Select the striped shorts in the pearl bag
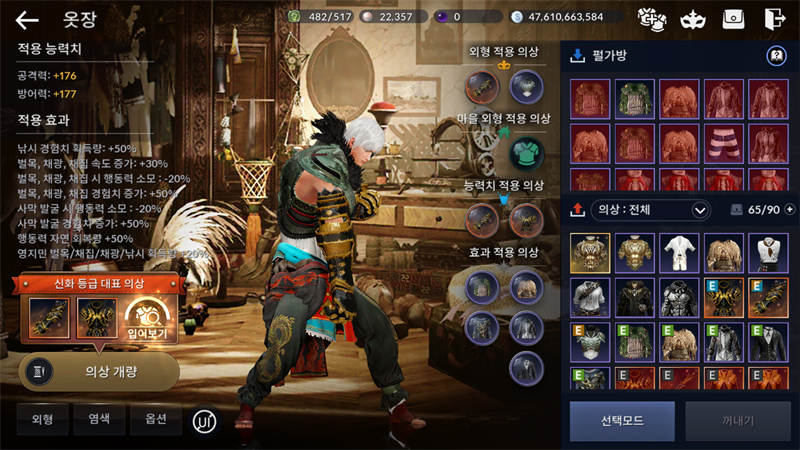 coord(723,143)
